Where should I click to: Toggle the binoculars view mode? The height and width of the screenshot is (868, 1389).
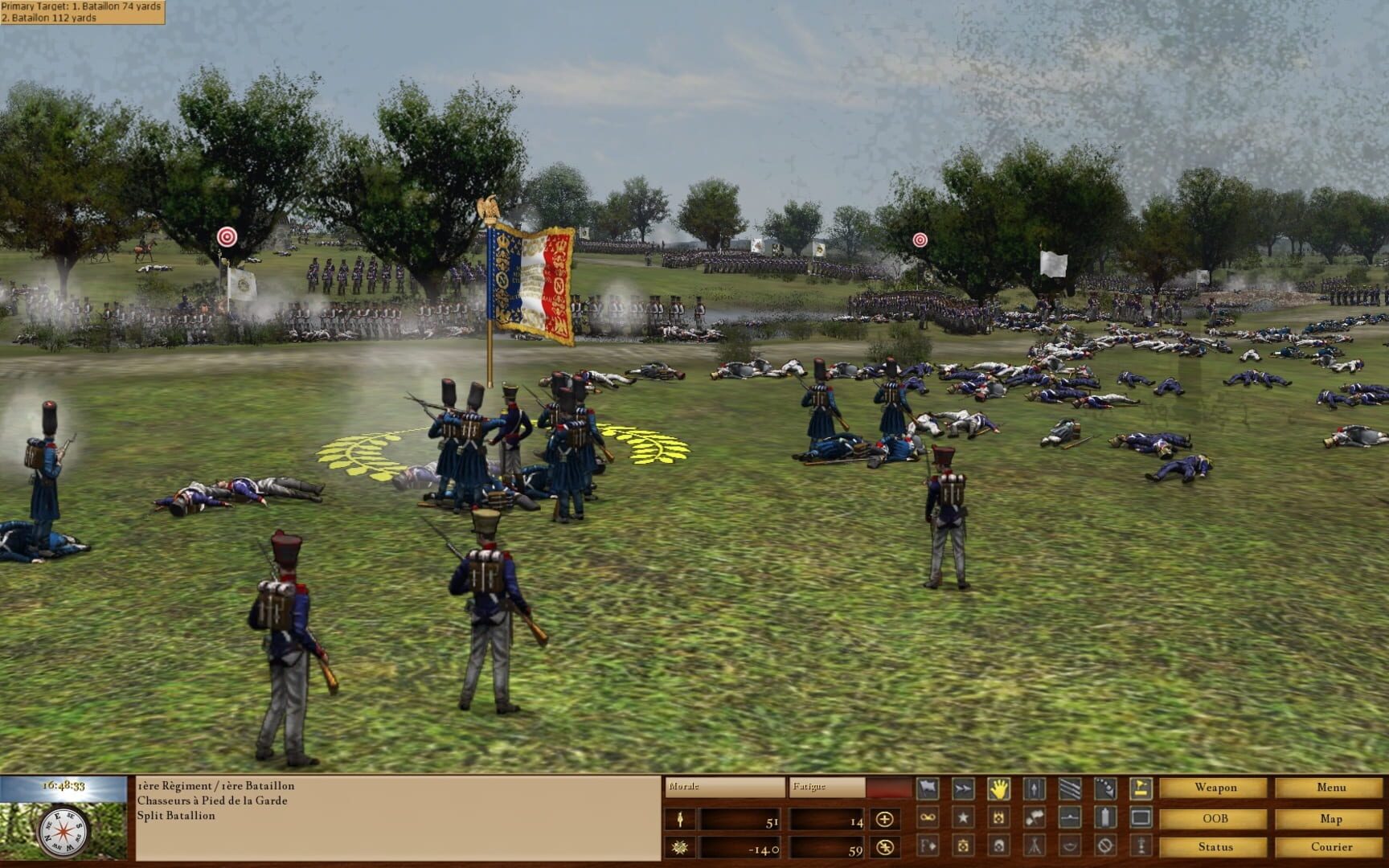click(927, 817)
